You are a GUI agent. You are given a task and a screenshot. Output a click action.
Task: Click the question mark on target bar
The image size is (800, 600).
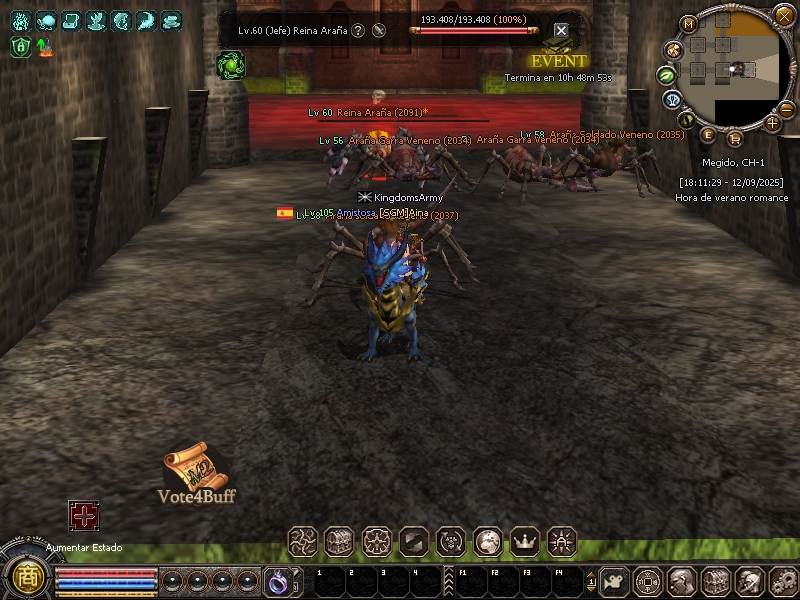coord(358,31)
